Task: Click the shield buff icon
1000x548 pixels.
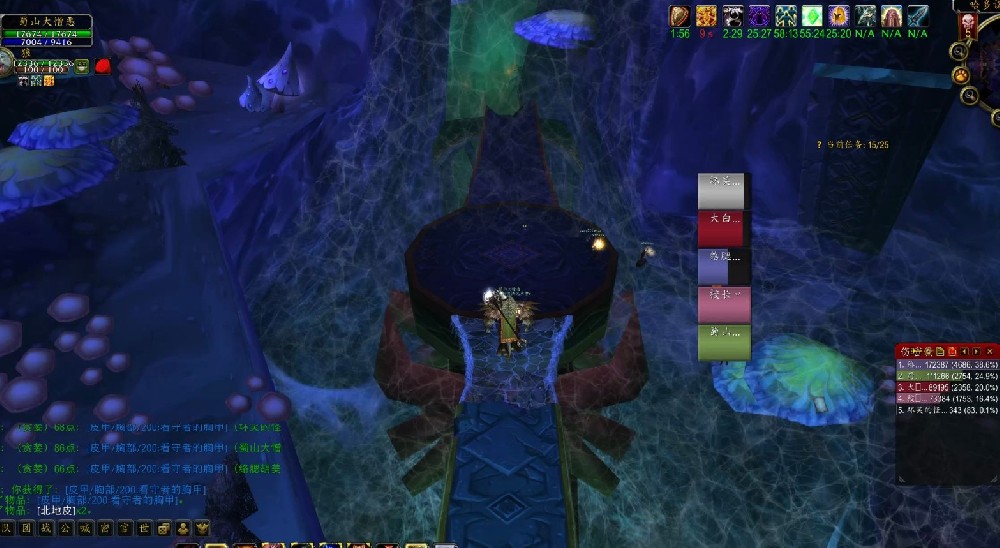Action: (x=680, y=16)
